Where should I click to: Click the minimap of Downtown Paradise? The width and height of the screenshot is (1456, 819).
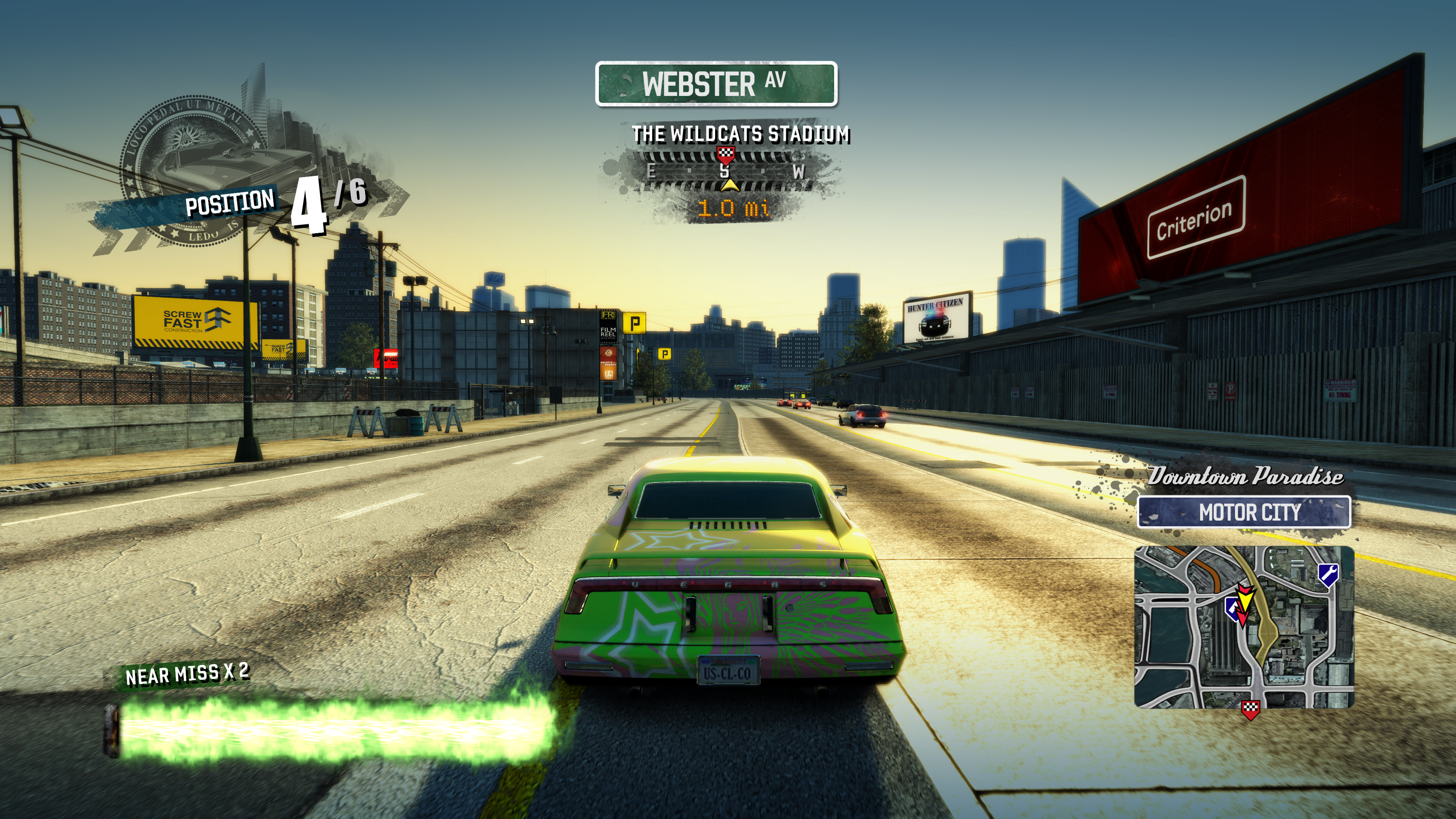1244,626
